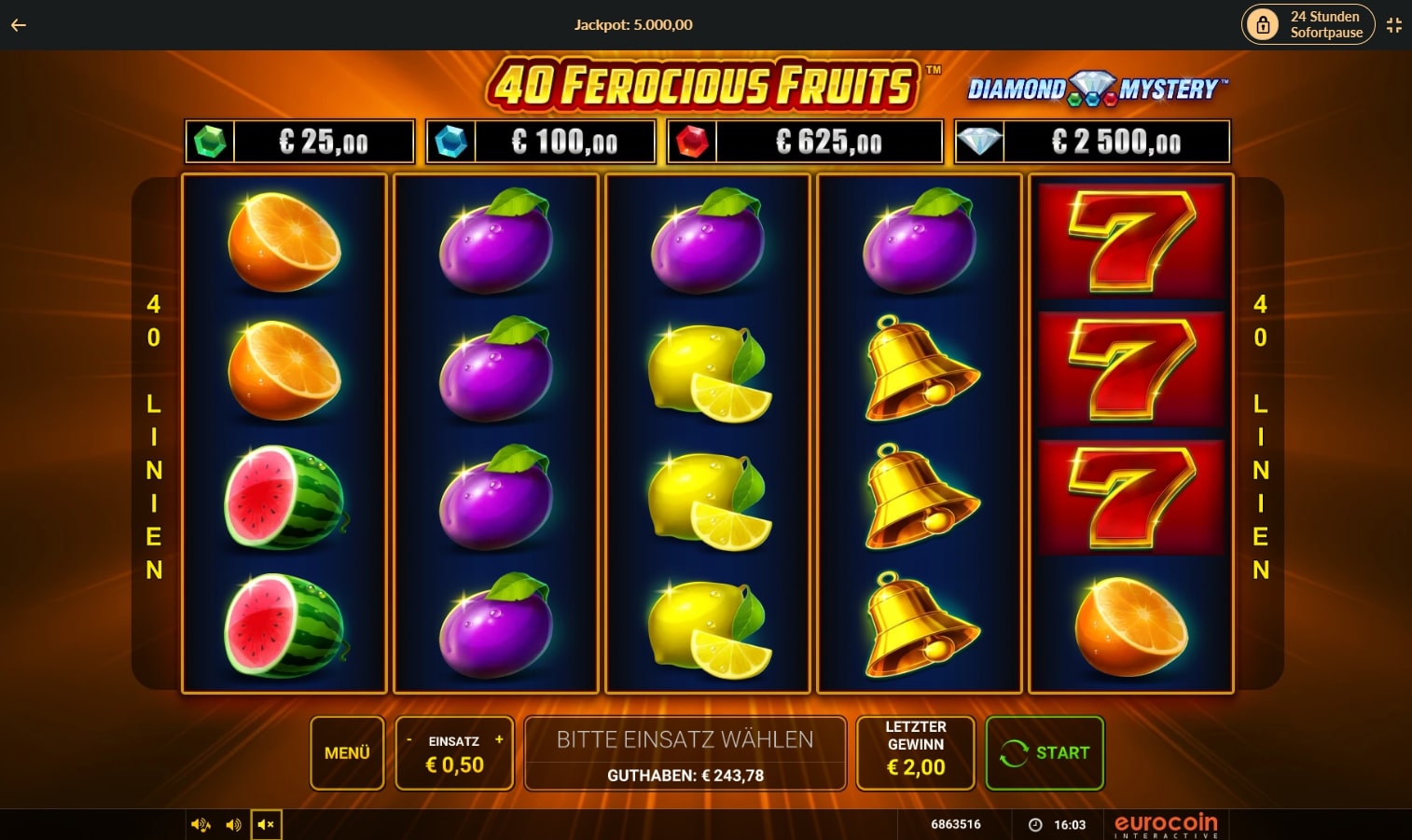Increase the Einsatz with the plus stepper
Image resolution: width=1412 pixels, height=840 pixels.
point(499,740)
